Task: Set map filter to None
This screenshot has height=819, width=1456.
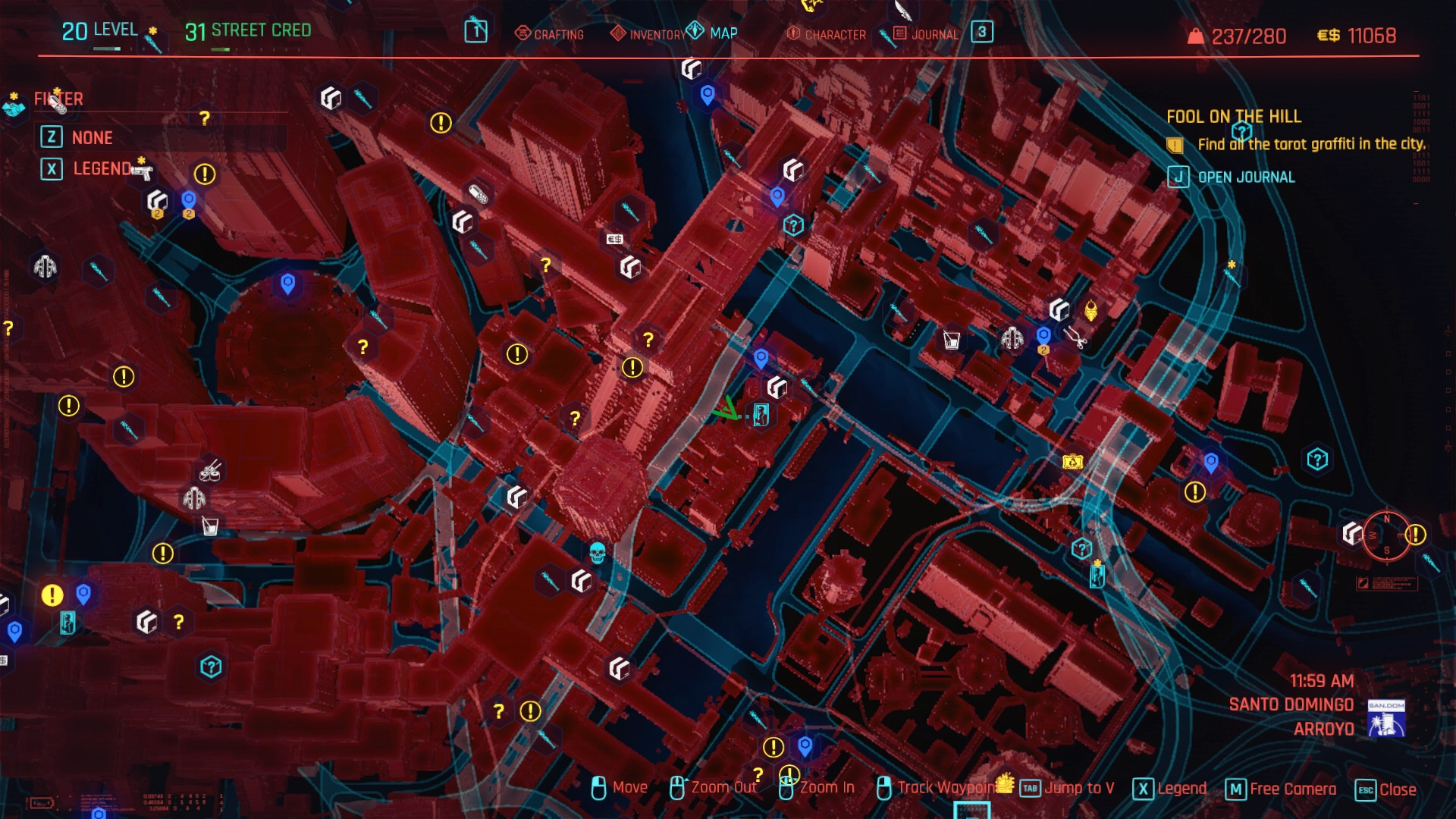Action: click(92, 137)
